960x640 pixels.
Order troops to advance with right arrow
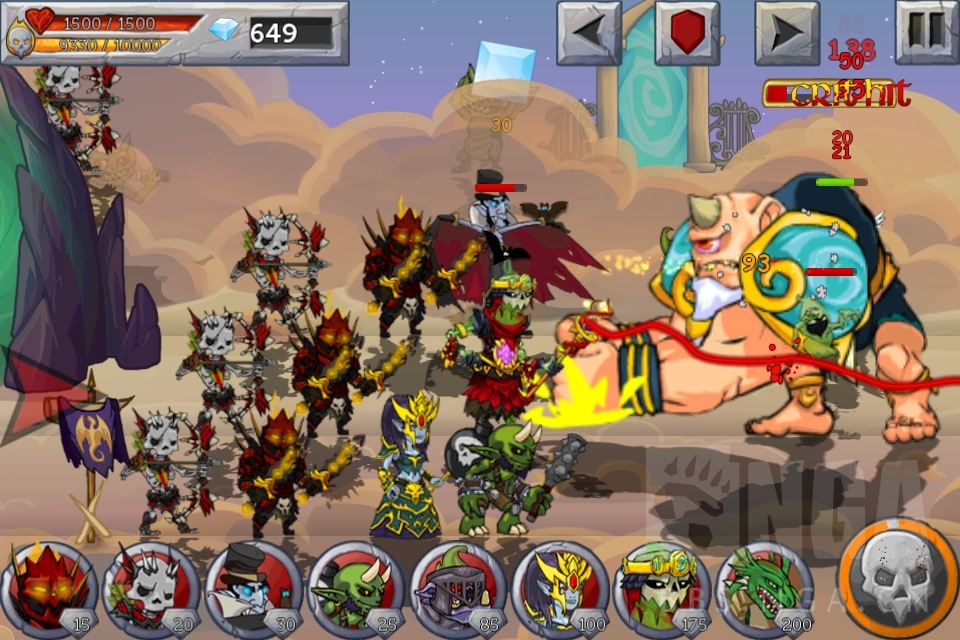click(x=787, y=33)
